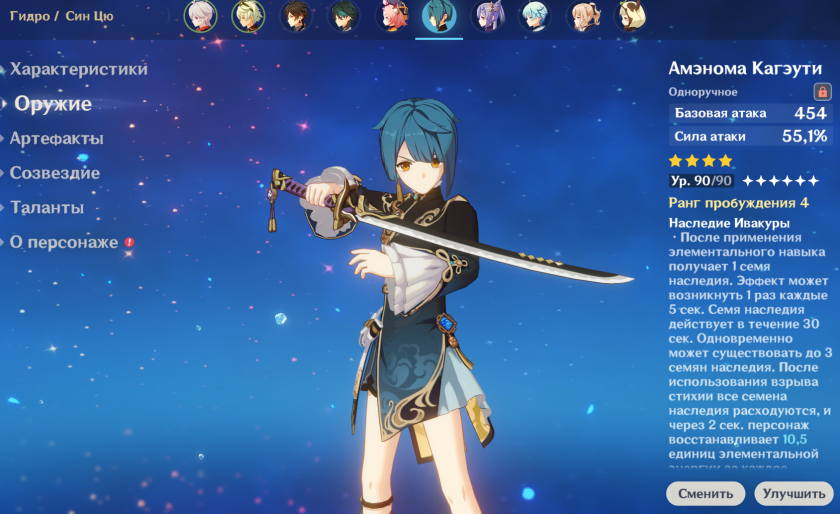This screenshot has width=840, height=514.
Task: Switch to the dark teal-haired Xiao portrait
Action: 343,16
